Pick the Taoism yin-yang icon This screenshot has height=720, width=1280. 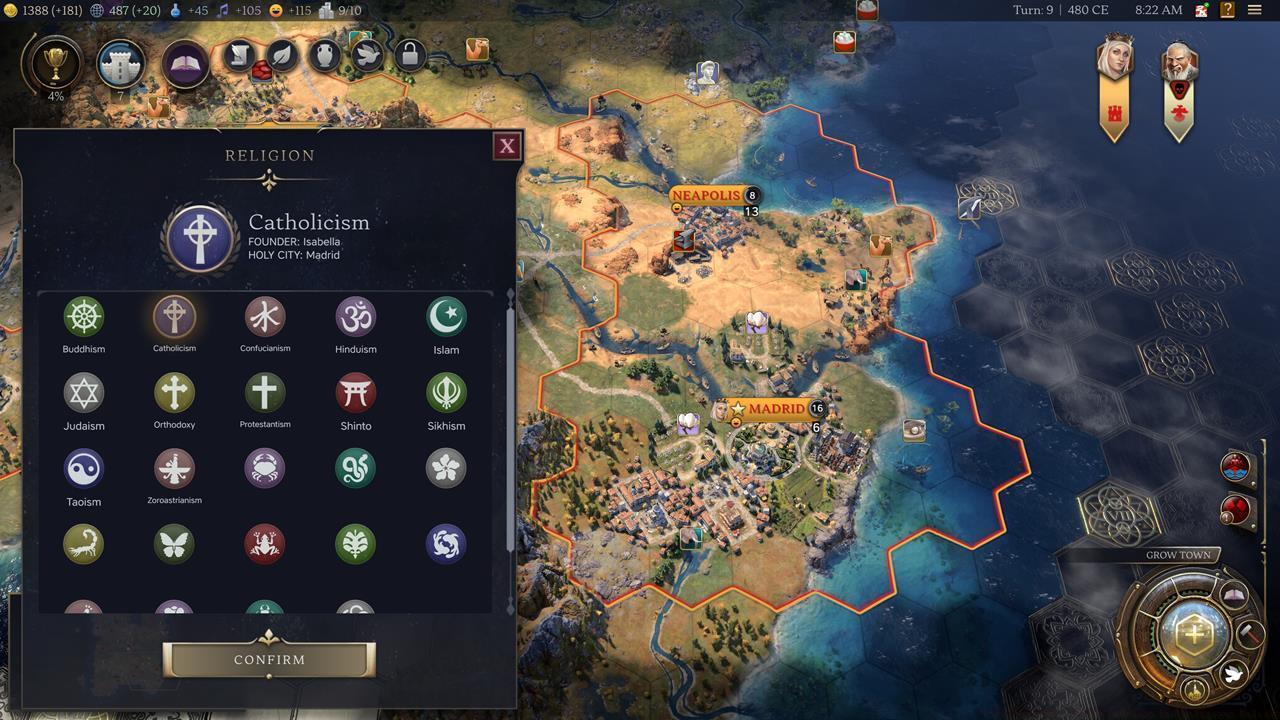(84, 469)
